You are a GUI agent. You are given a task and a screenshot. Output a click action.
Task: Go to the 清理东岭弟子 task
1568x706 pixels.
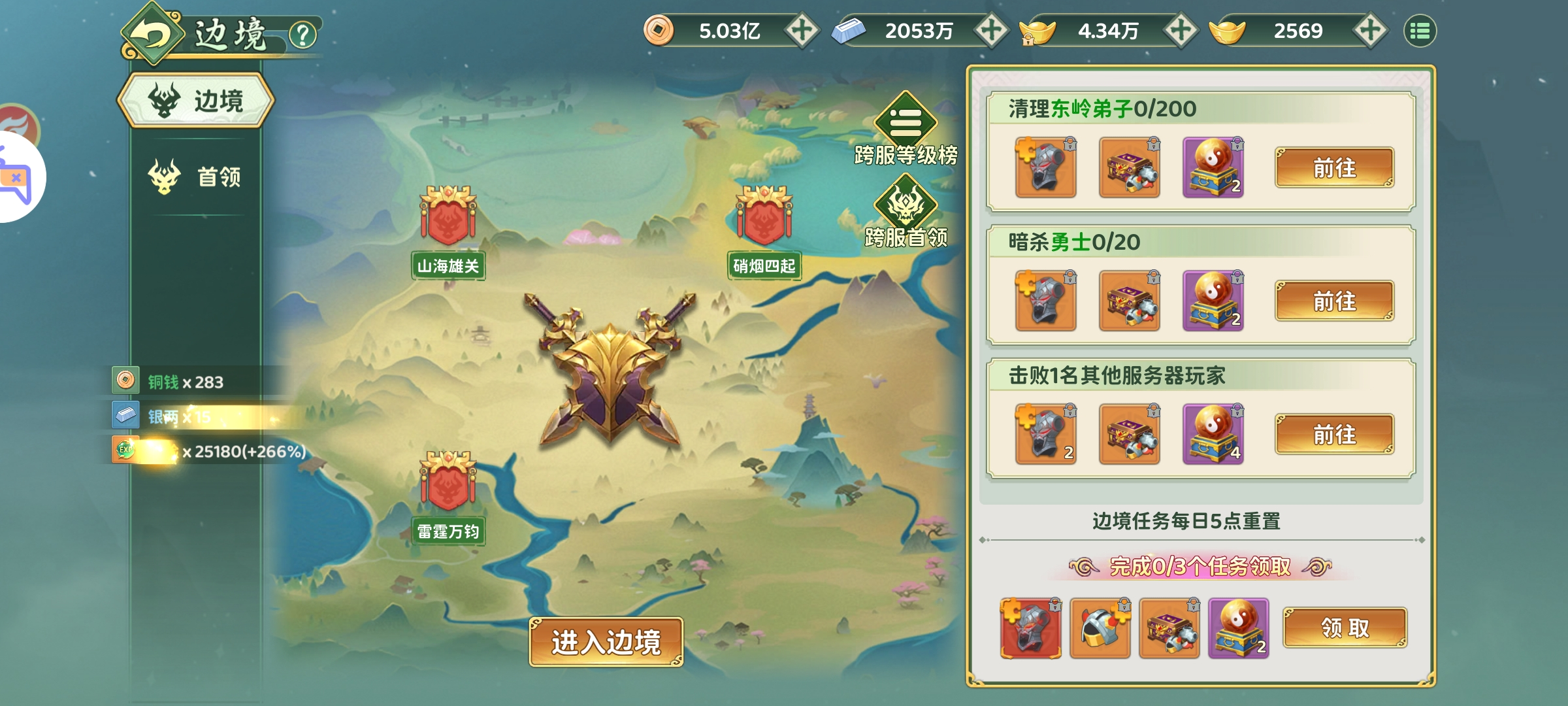pyautogui.click(x=1334, y=168)
